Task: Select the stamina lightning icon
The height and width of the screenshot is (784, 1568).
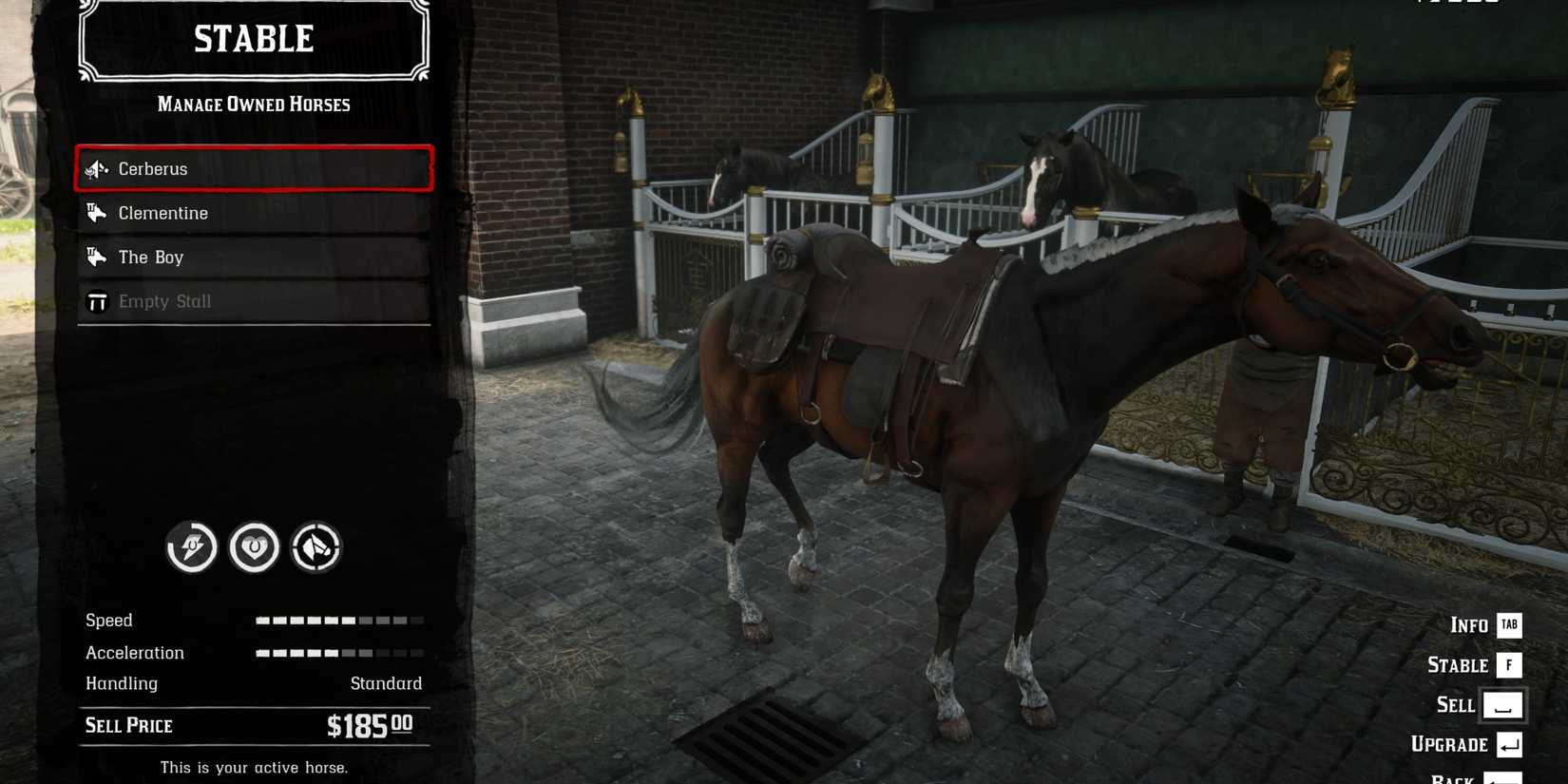Action: (191, 548)
